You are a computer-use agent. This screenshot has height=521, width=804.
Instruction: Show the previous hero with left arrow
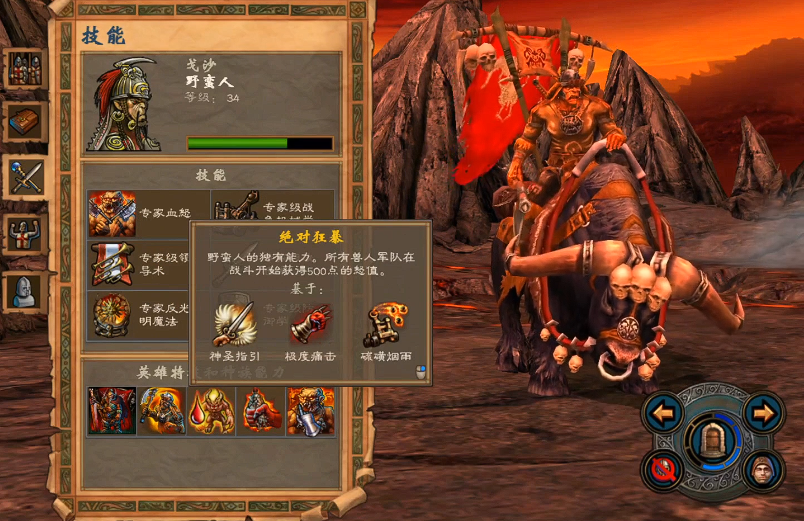[662, 413]
